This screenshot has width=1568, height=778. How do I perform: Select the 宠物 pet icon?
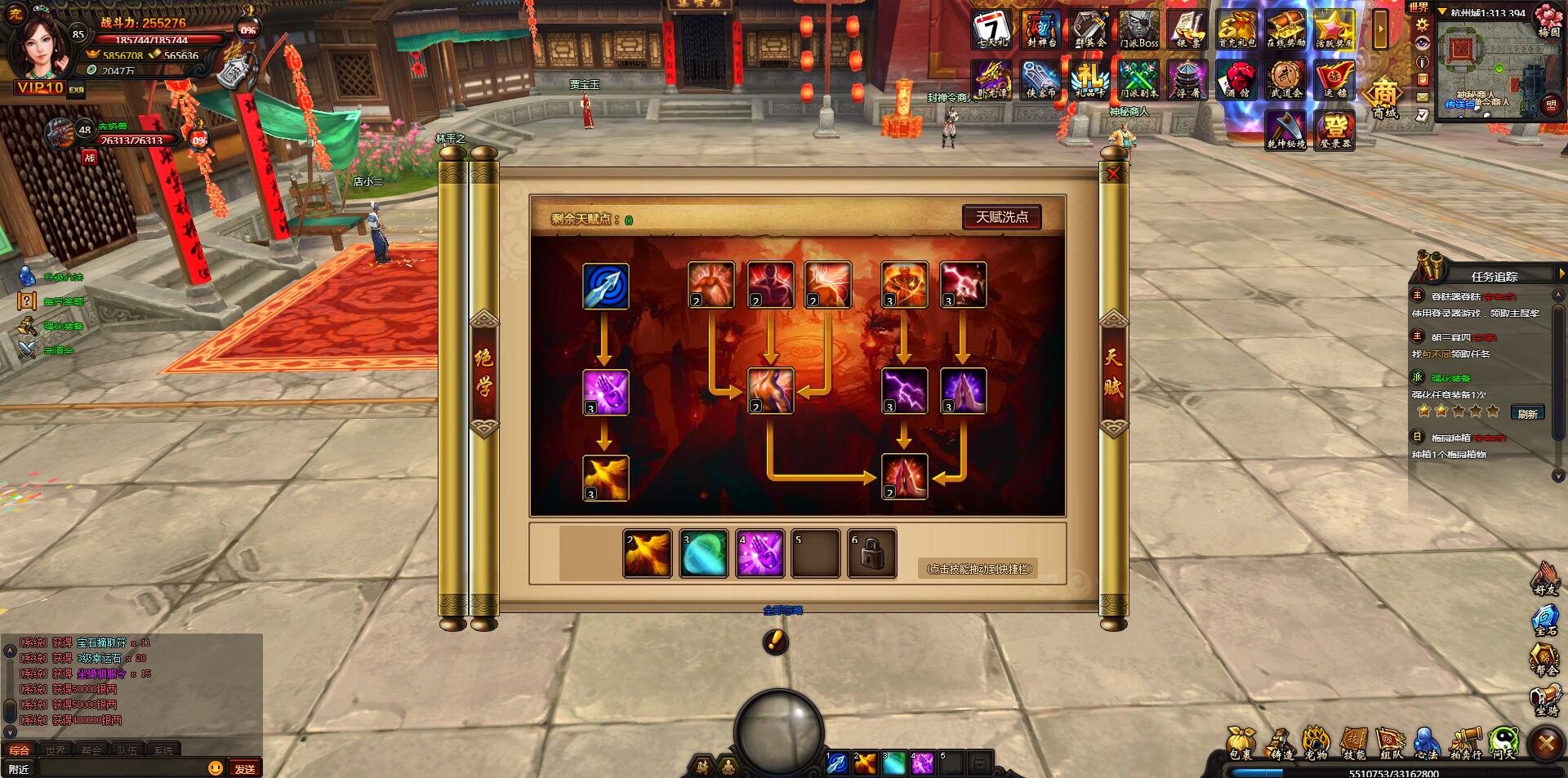(1316, 738)
